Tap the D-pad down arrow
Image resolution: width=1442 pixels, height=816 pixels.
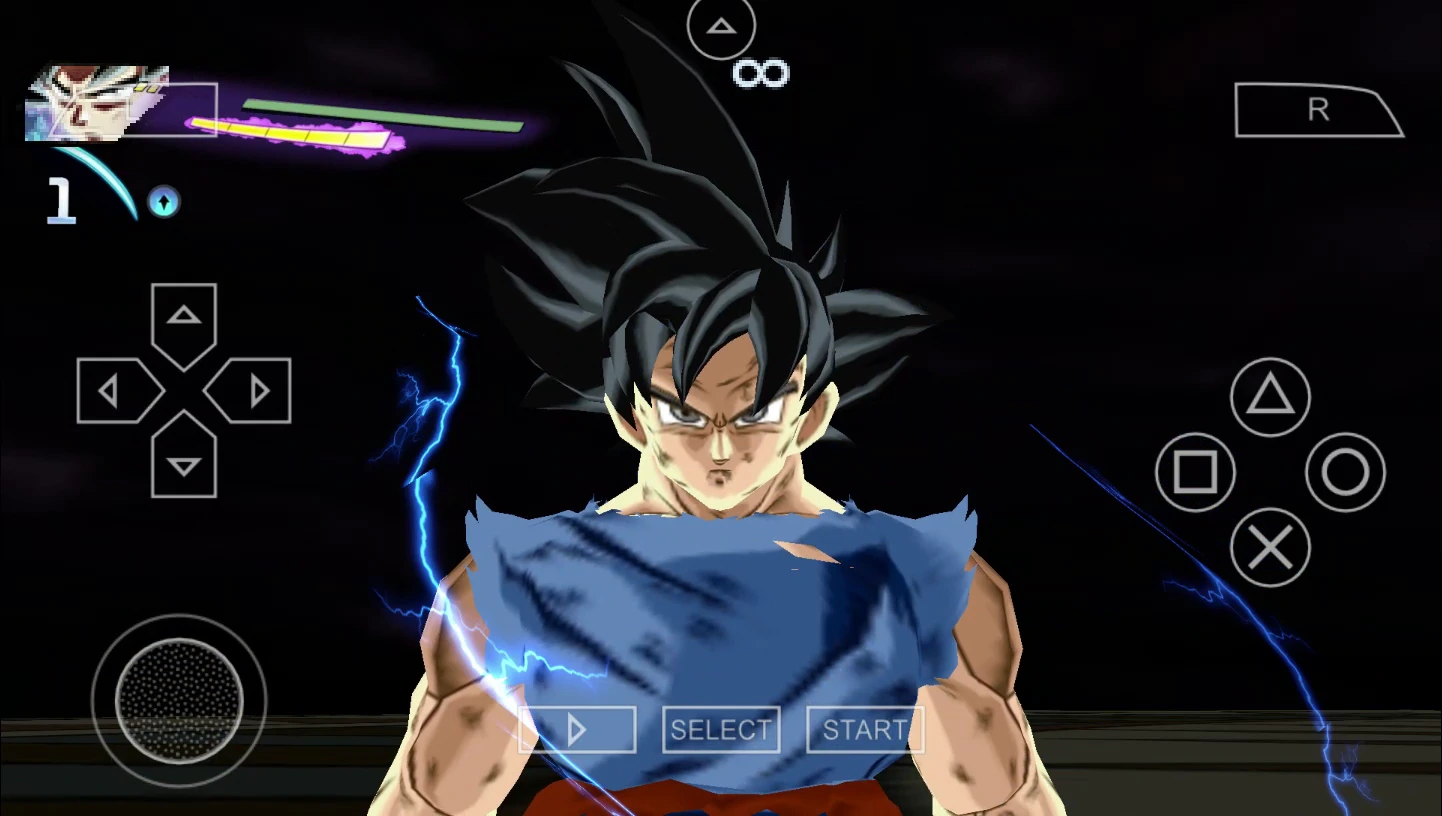[x=184, y=460]
